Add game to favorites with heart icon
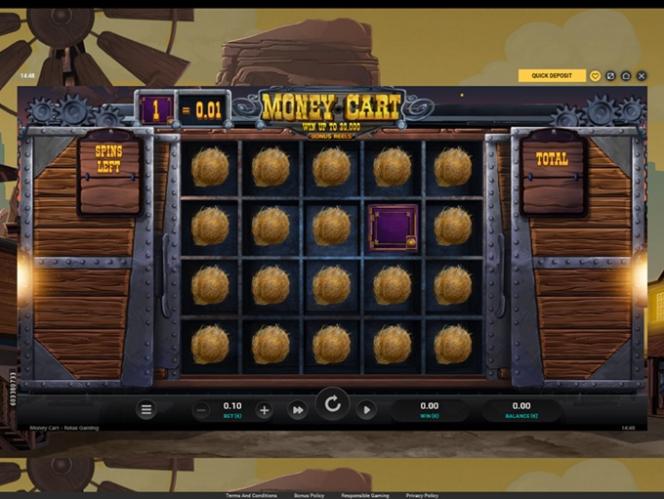Image resolution: width=664 pixels, height=499 pixels. pos(595,75)
